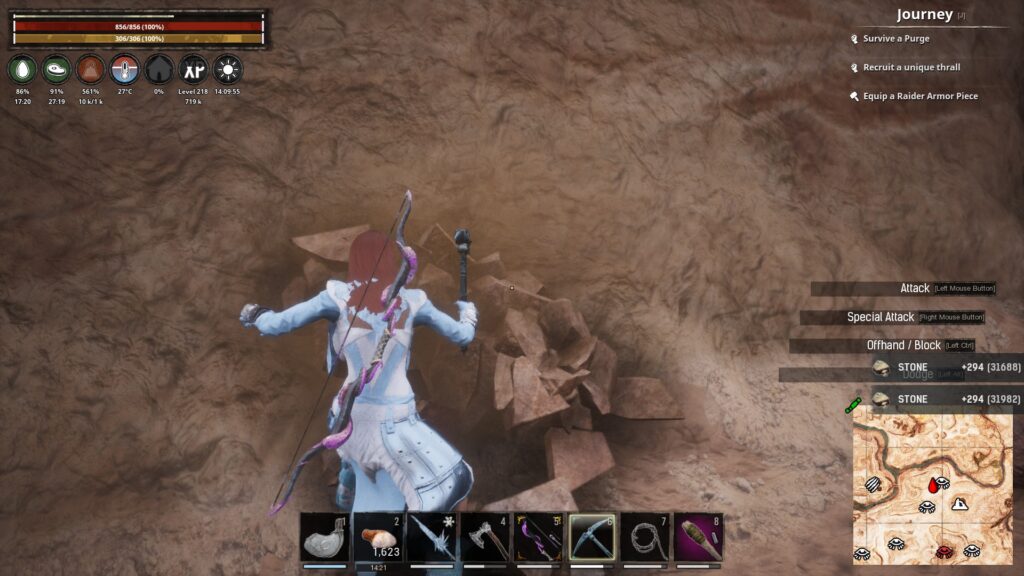Select the food stack of 1,623

tap(379, 538)
